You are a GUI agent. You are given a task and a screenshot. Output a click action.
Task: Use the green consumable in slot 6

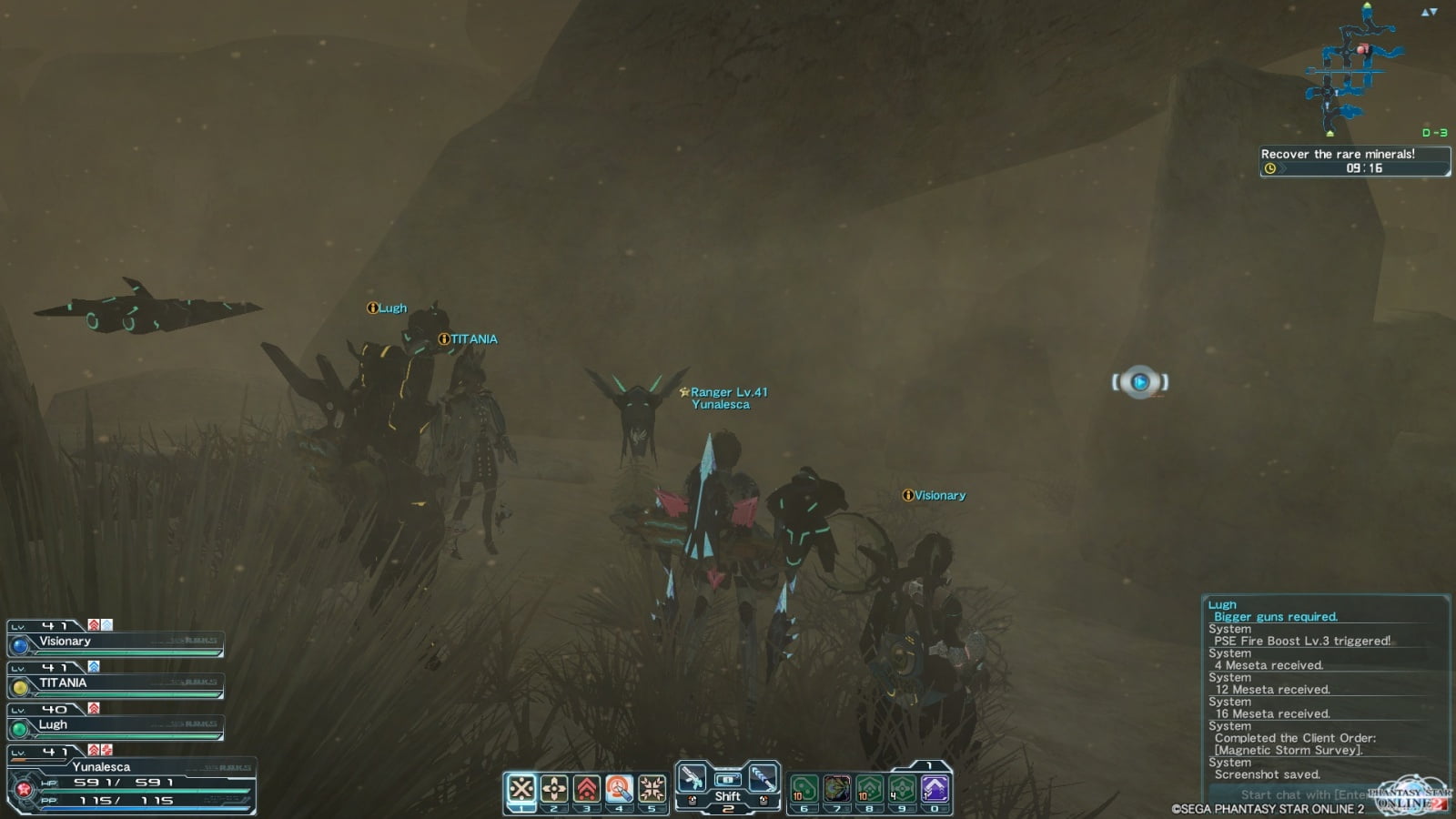point(804,788)
